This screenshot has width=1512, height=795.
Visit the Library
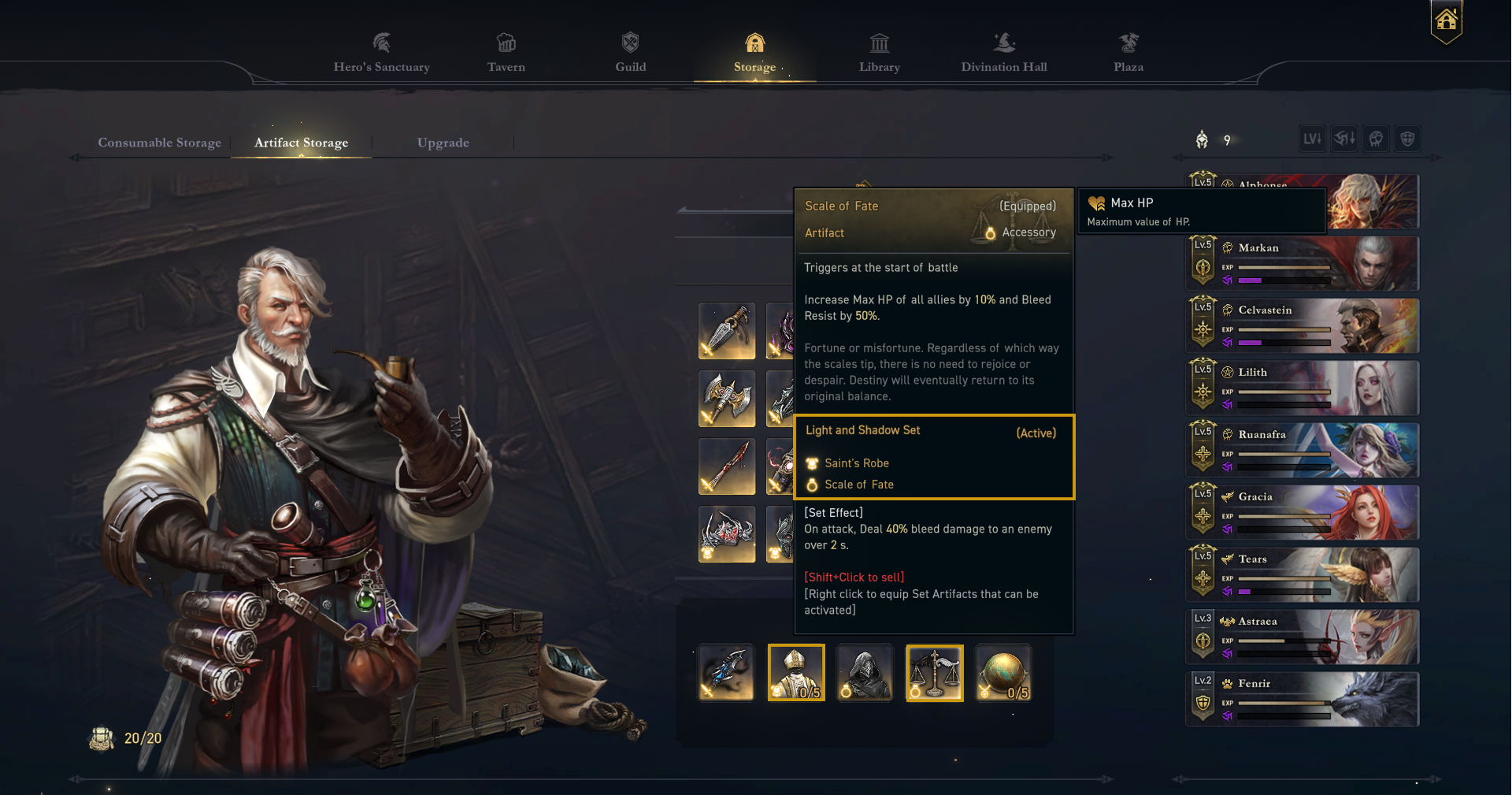tap(879, 54)
